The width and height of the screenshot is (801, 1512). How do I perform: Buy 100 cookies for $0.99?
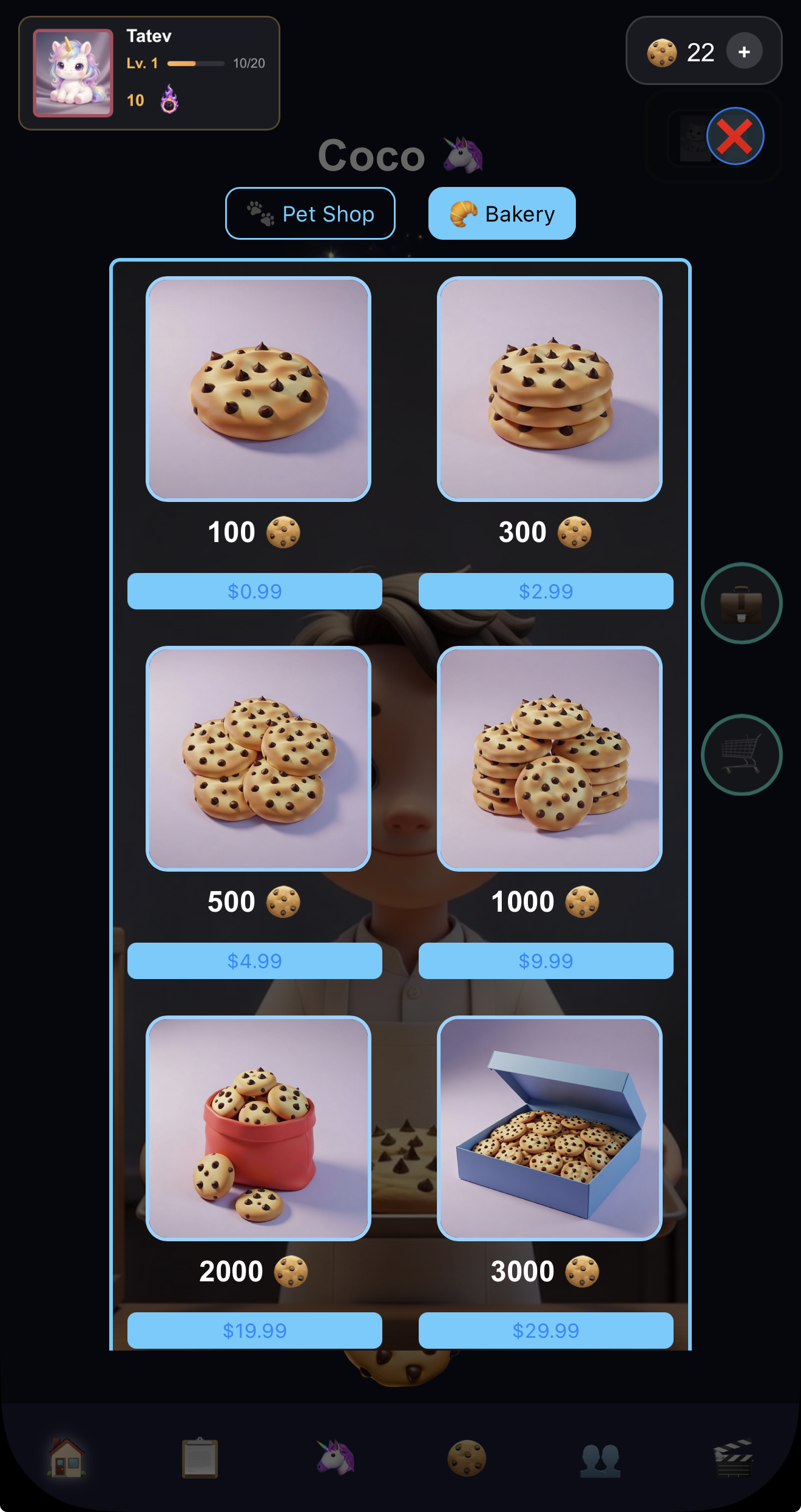[x=254, y=591]
